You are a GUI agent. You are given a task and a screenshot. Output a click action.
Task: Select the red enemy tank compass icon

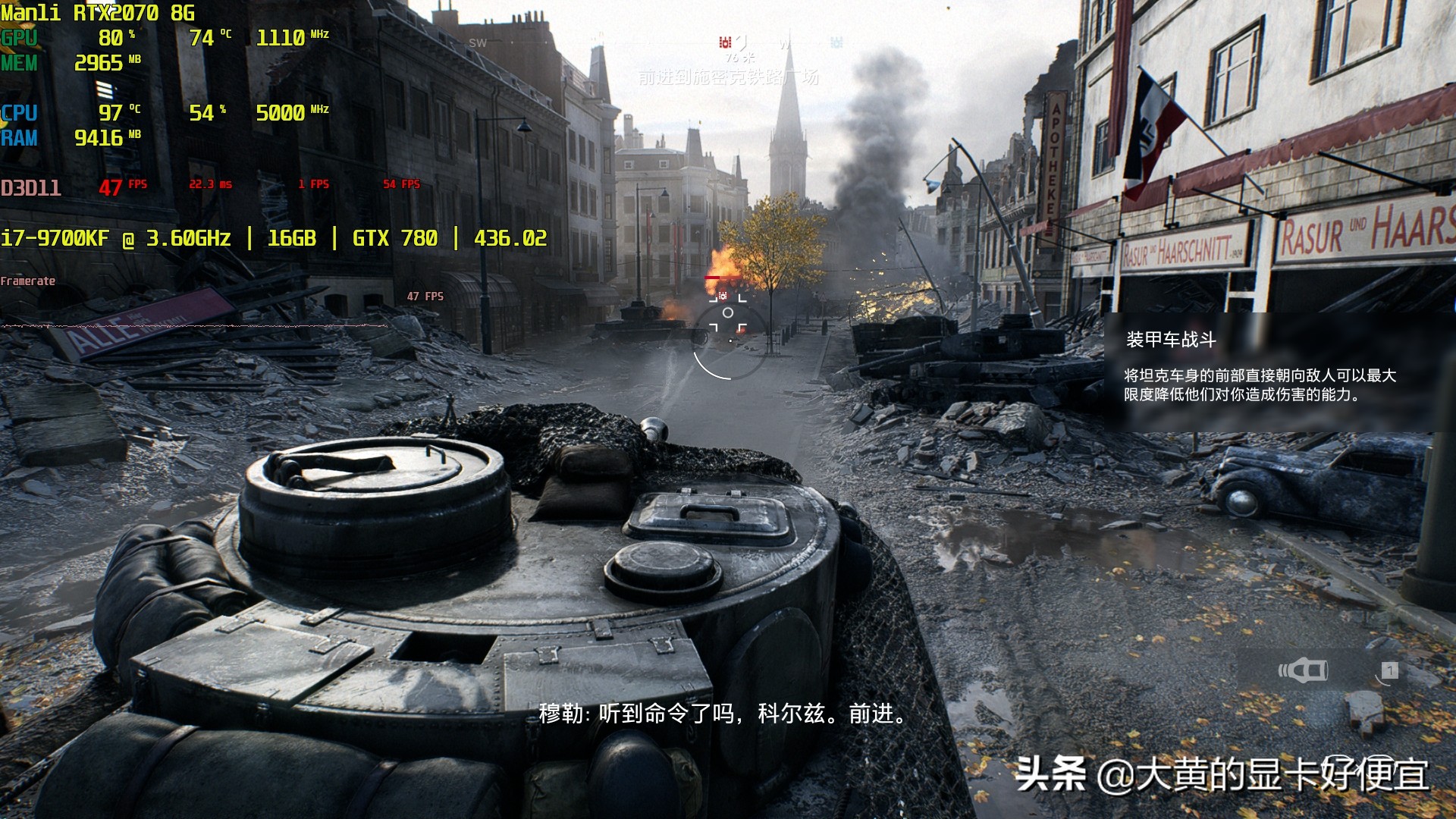[724, 42]
